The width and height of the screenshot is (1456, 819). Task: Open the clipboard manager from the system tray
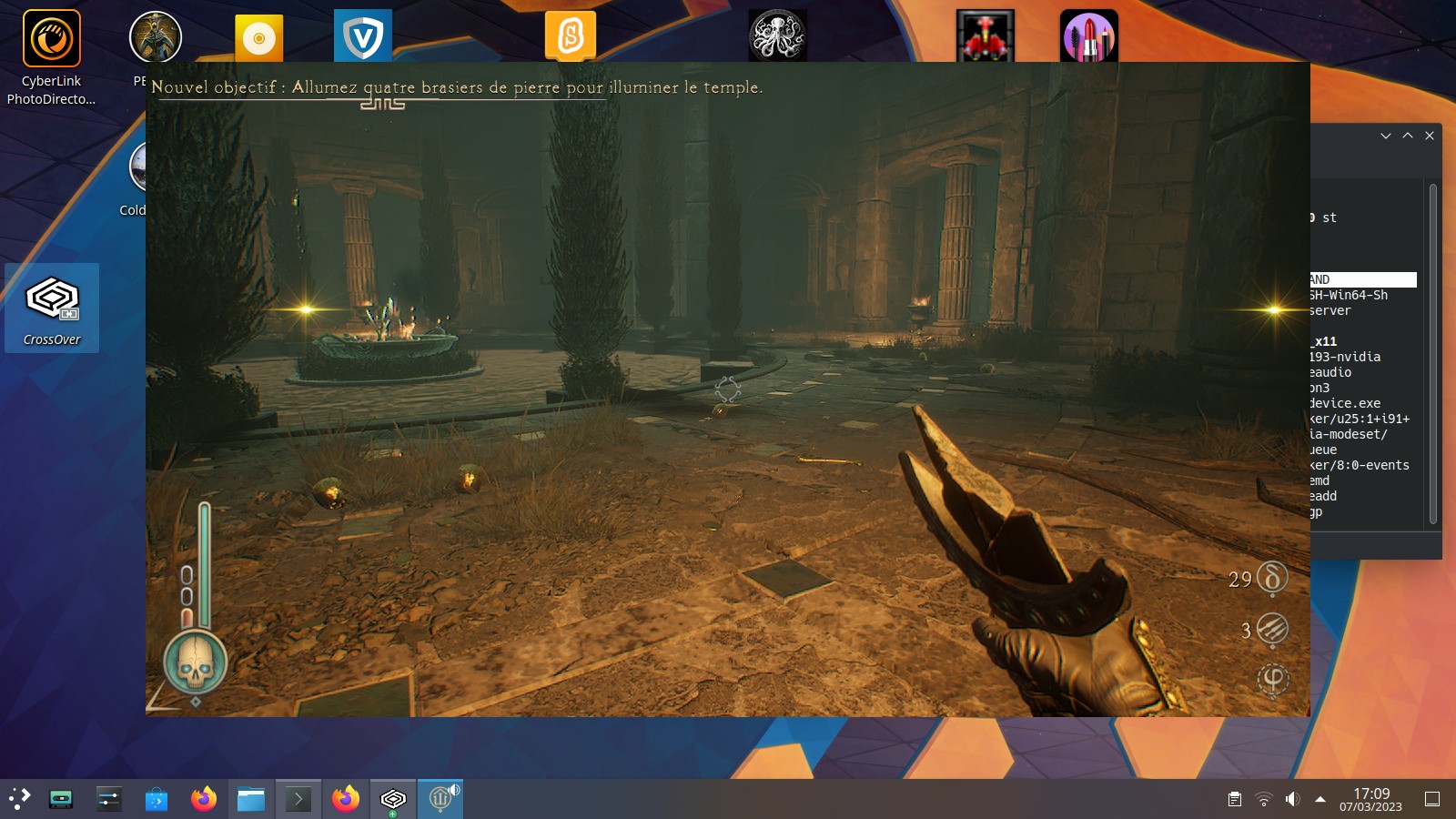click(x=1235, y=800)
